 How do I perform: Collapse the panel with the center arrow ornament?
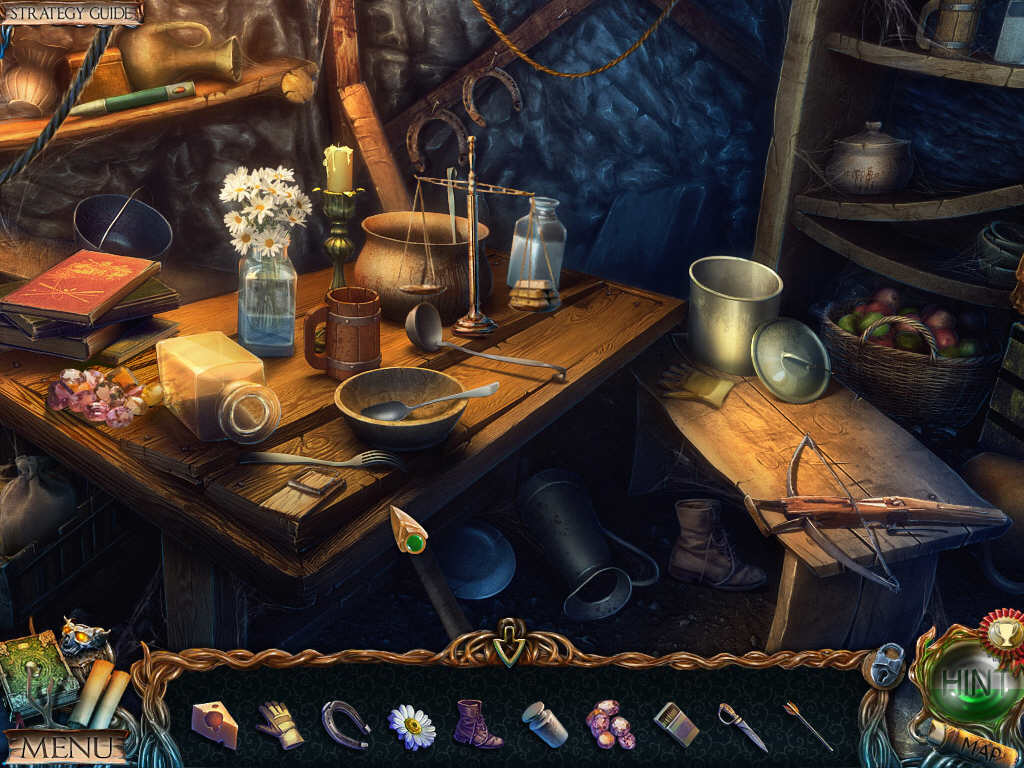(510, 649)
